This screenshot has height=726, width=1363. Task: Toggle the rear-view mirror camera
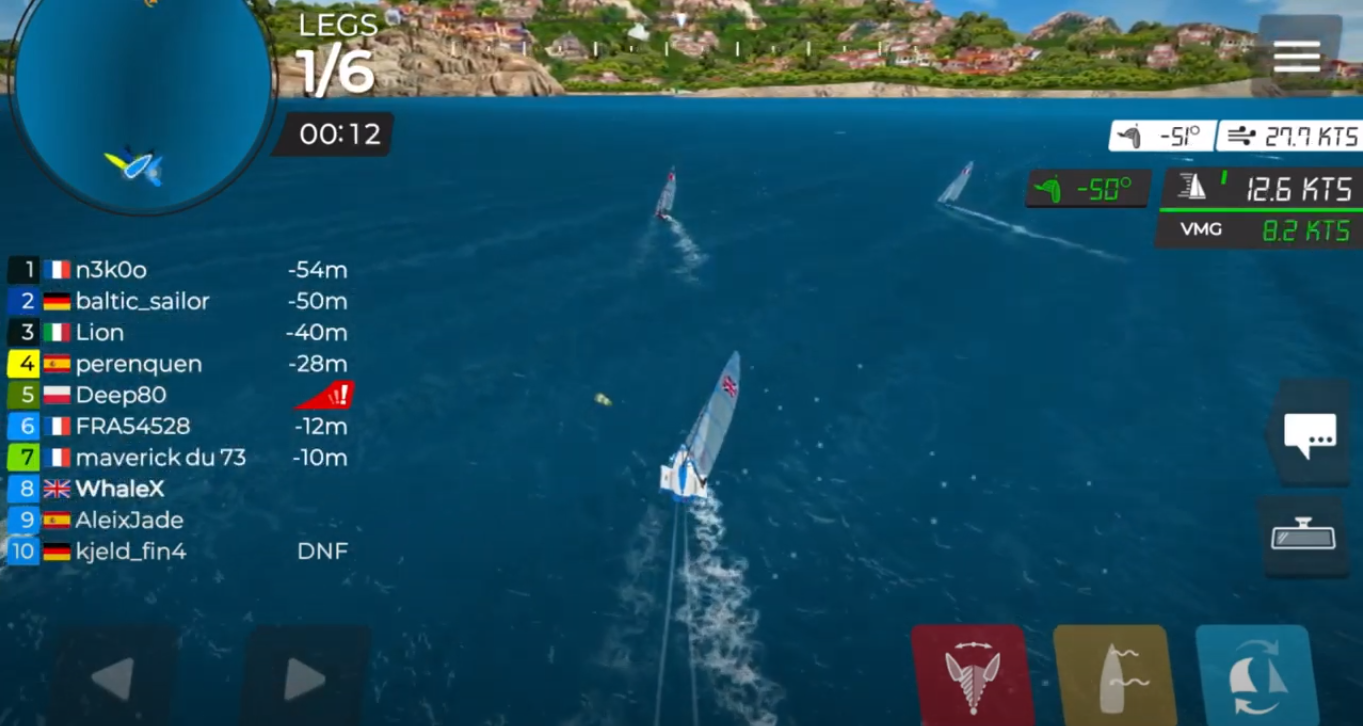click(x=1303, y=536)
